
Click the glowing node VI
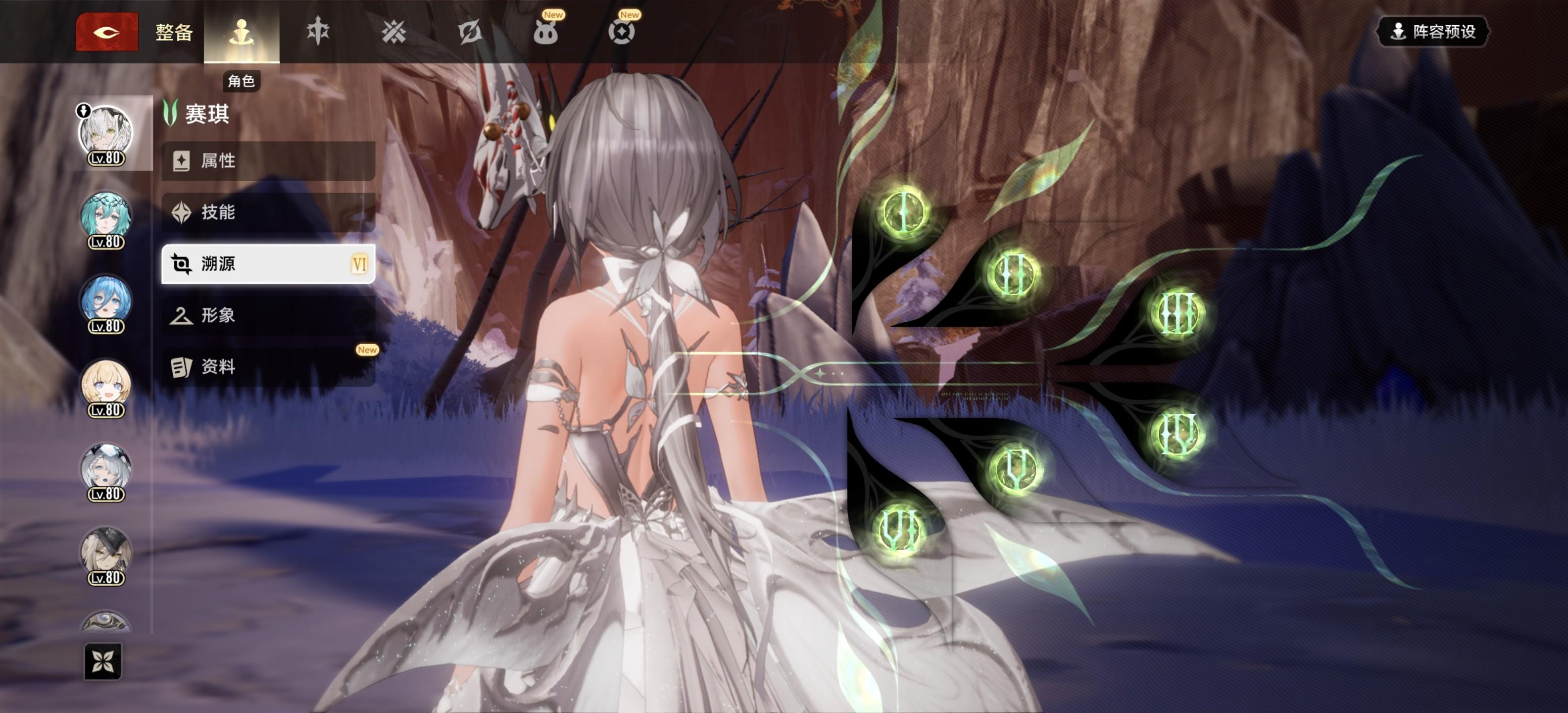(899, 528)
